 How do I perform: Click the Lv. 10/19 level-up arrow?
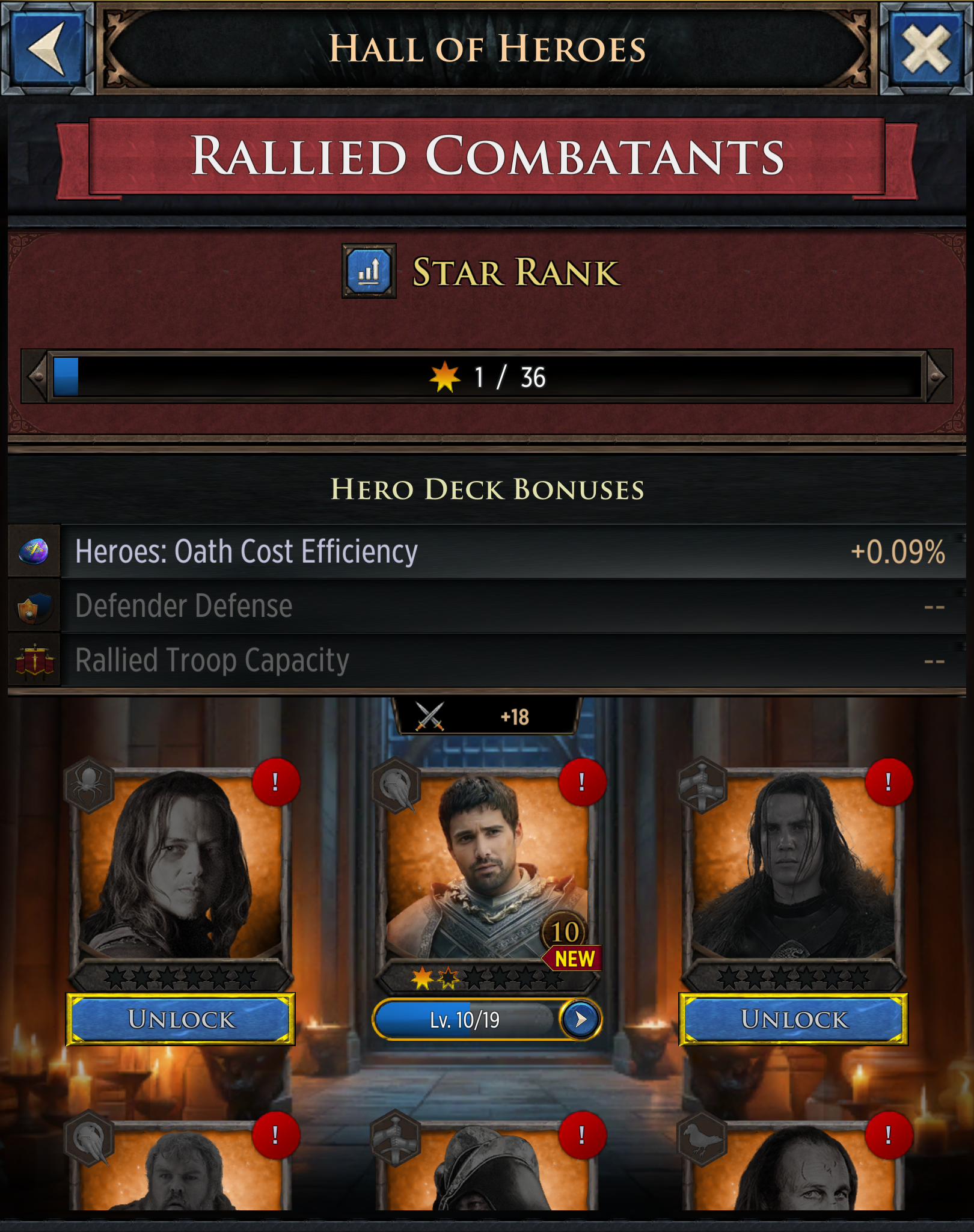tap(580, 1019)
